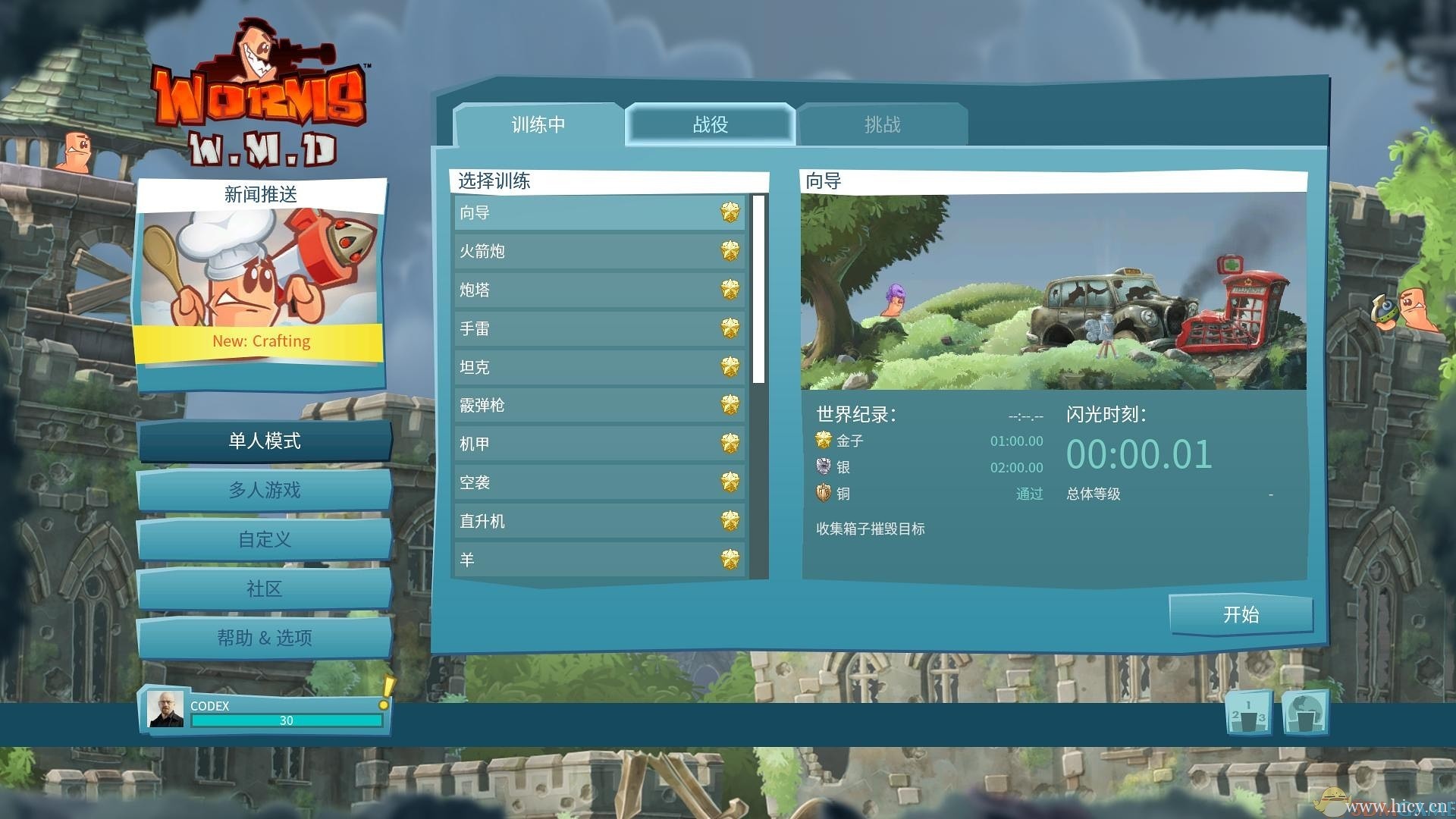Select the 霰弹枪 training entry
The width and height of the screenshot is (1456, 819).
pyautogui.click(x=599, y=405)
